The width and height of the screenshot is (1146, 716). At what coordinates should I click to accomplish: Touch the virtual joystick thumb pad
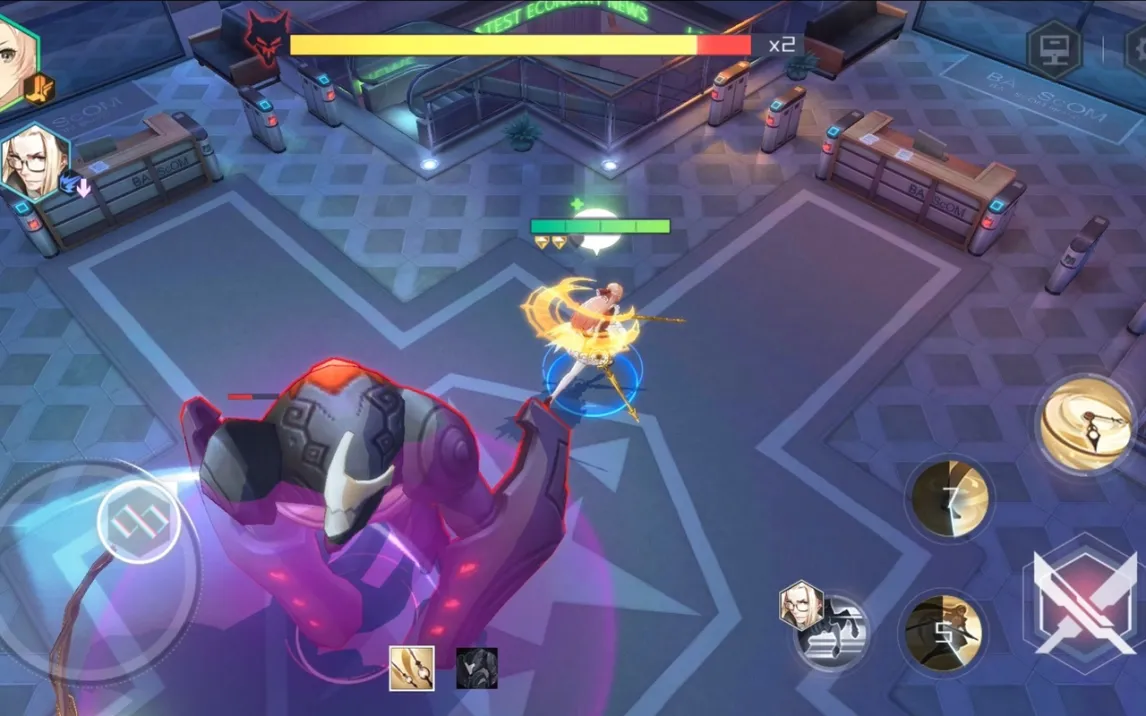click(x=139, y=521)
